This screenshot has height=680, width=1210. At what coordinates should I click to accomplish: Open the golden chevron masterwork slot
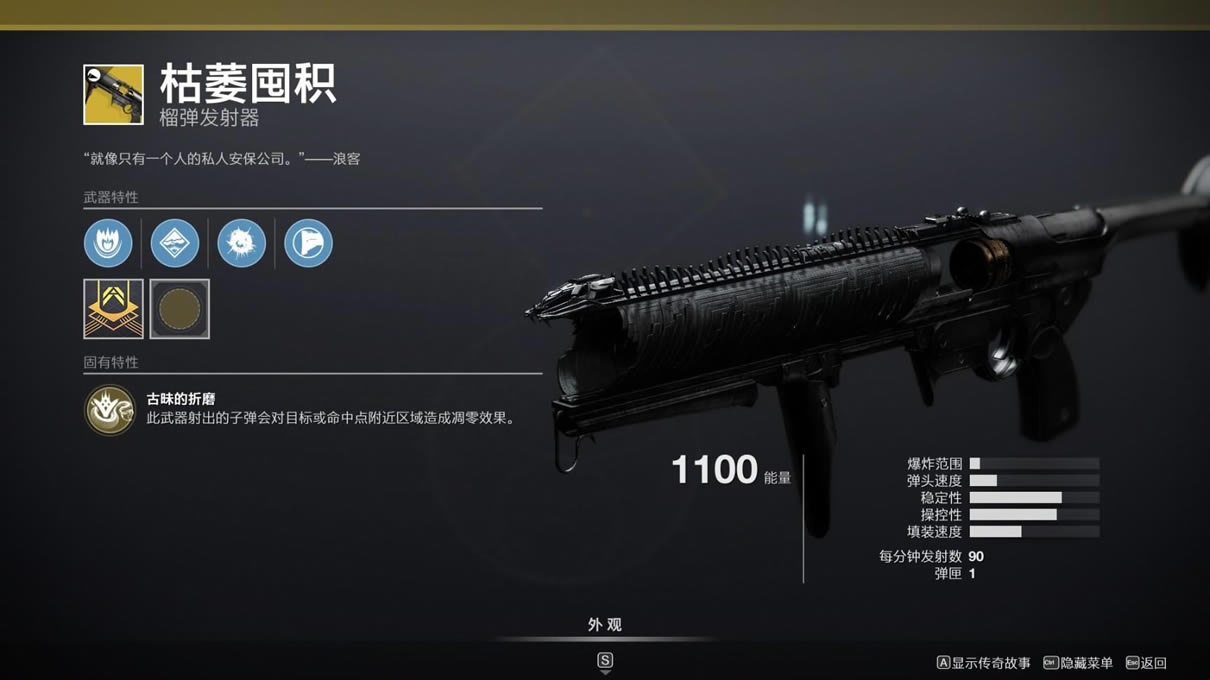coord(113,309)
